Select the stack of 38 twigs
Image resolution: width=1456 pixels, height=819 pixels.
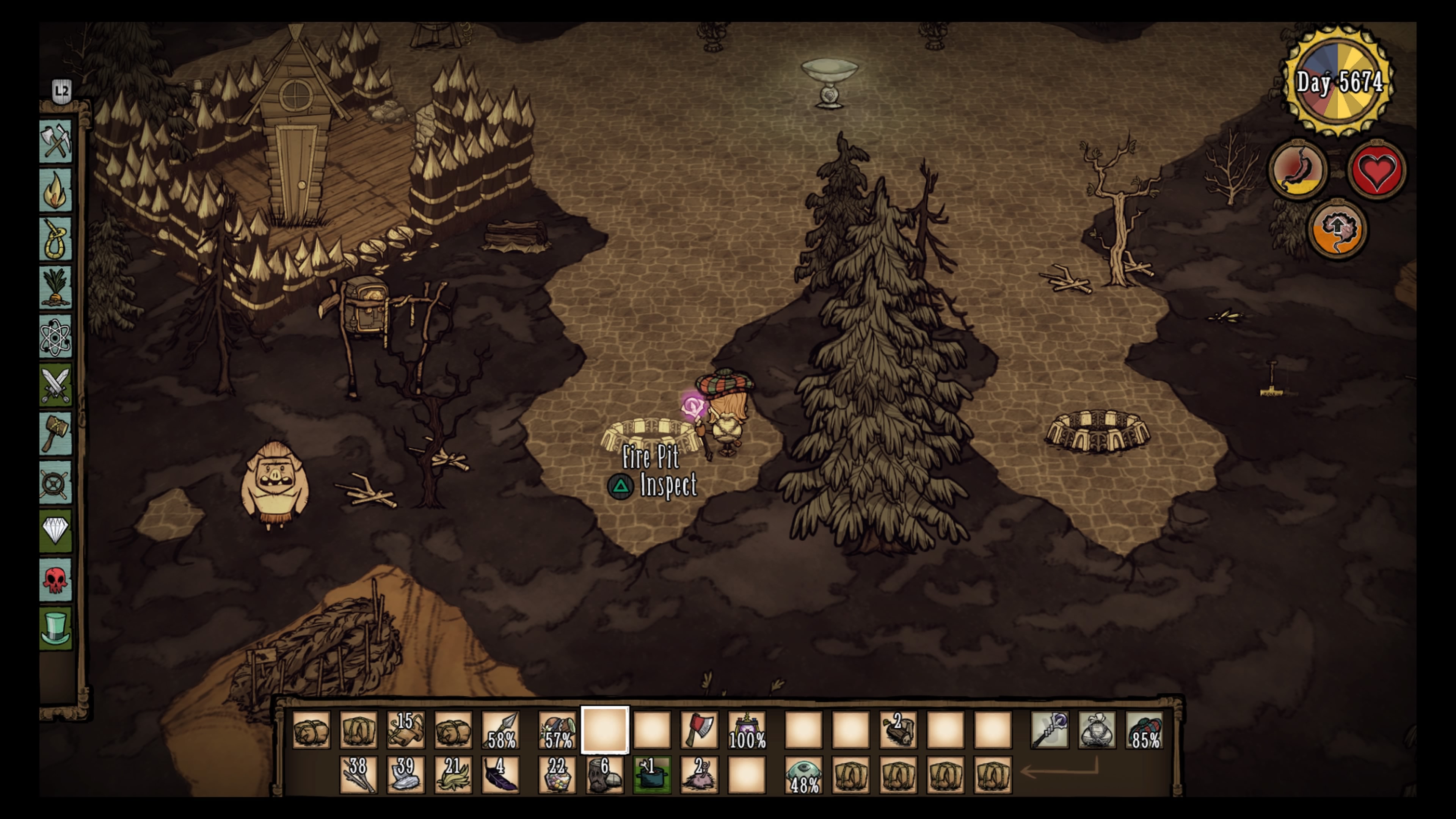(358, 774)
